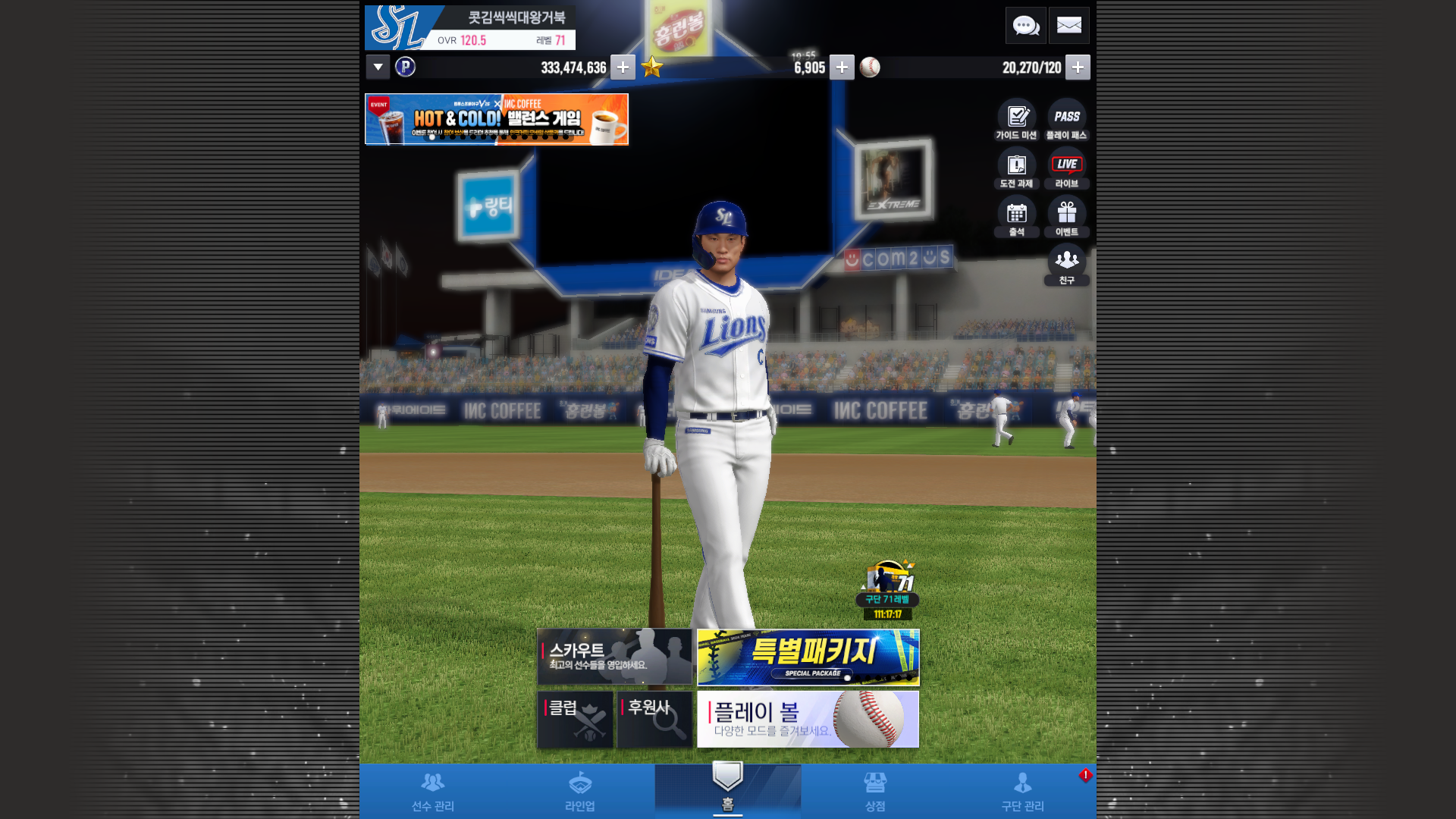Add more baseballs with plus button

(1078, 67)
